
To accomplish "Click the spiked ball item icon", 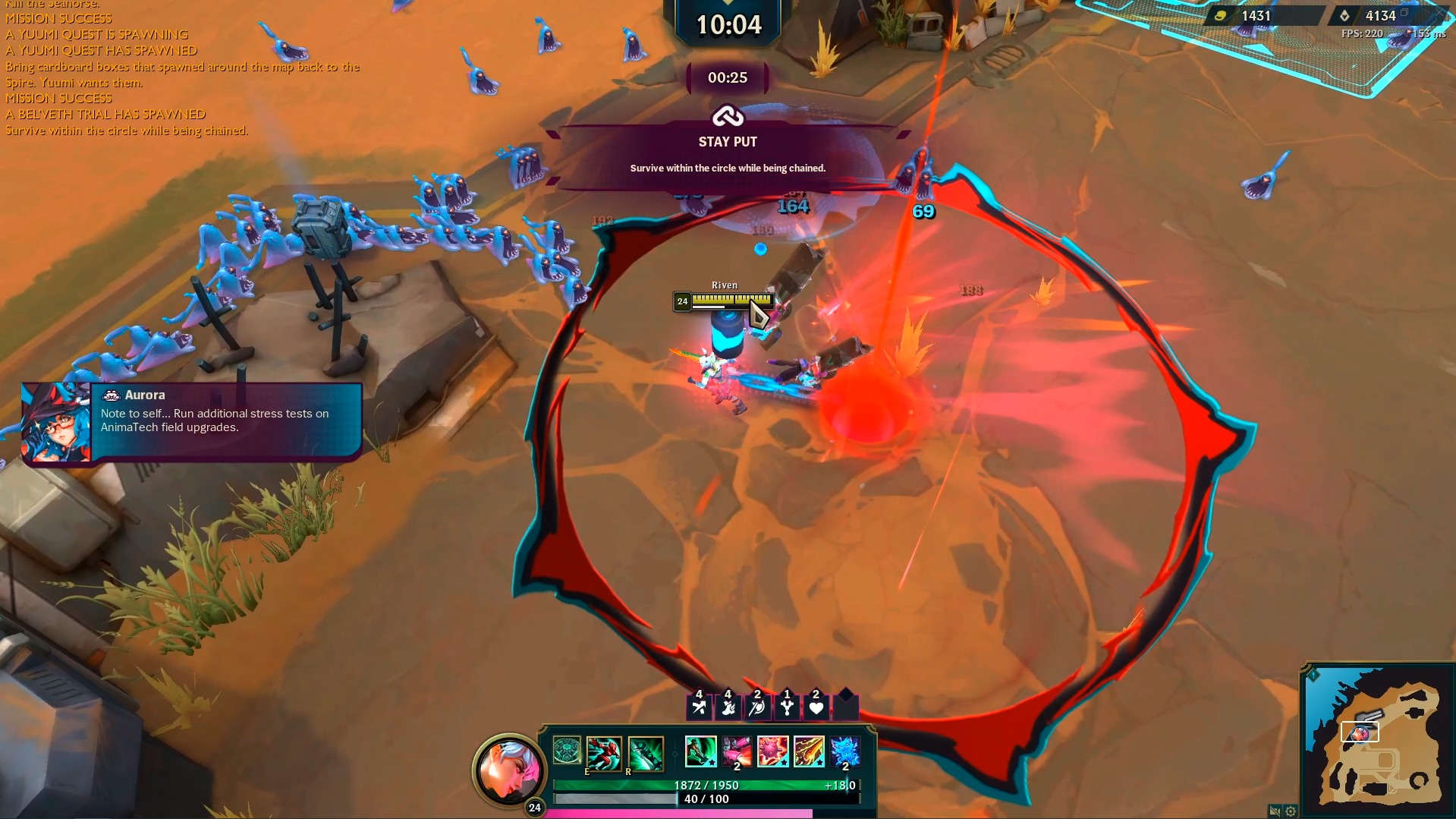I will click(x=772, y=751).
